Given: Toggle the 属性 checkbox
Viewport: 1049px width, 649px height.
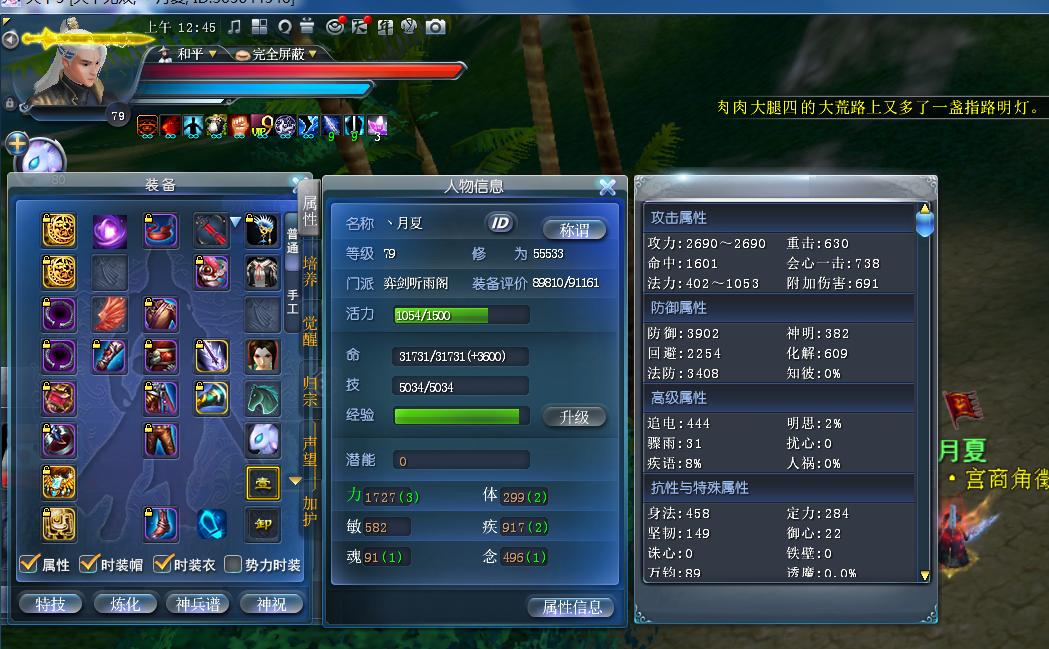Looking at the screenshot, I should tap(30, 565).
